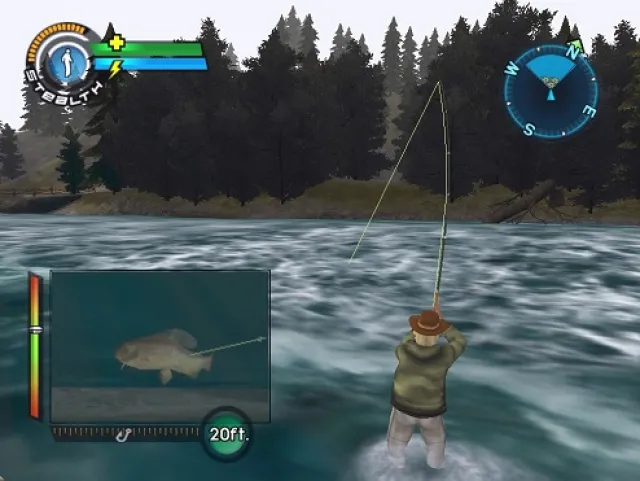Click the 20ft. line distance indicator
This screenshot has width=640, height=481.
[227, 434]
